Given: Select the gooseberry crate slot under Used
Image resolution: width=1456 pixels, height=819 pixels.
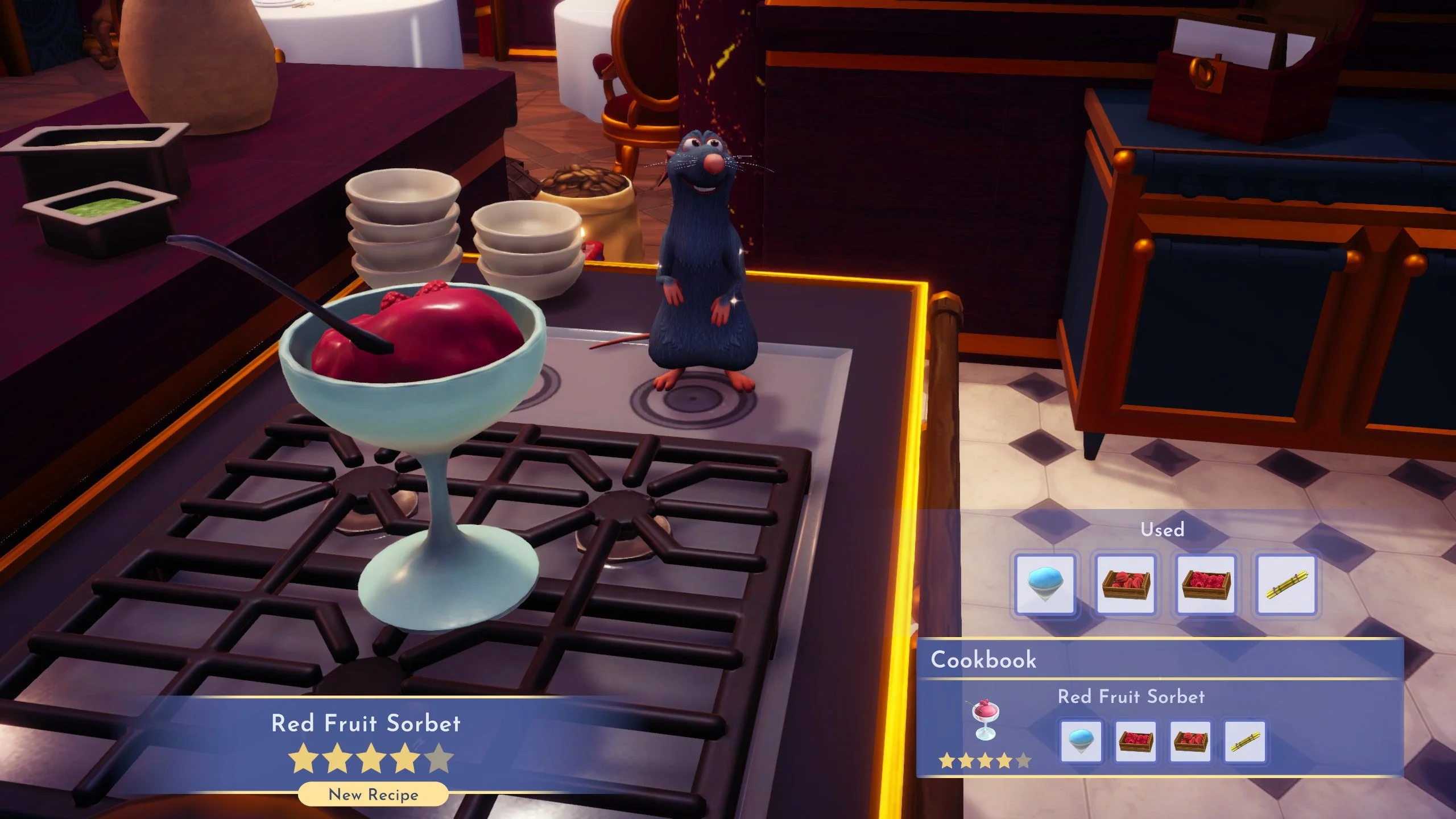Looking at the screenshot, I should tap(1126, 585).
